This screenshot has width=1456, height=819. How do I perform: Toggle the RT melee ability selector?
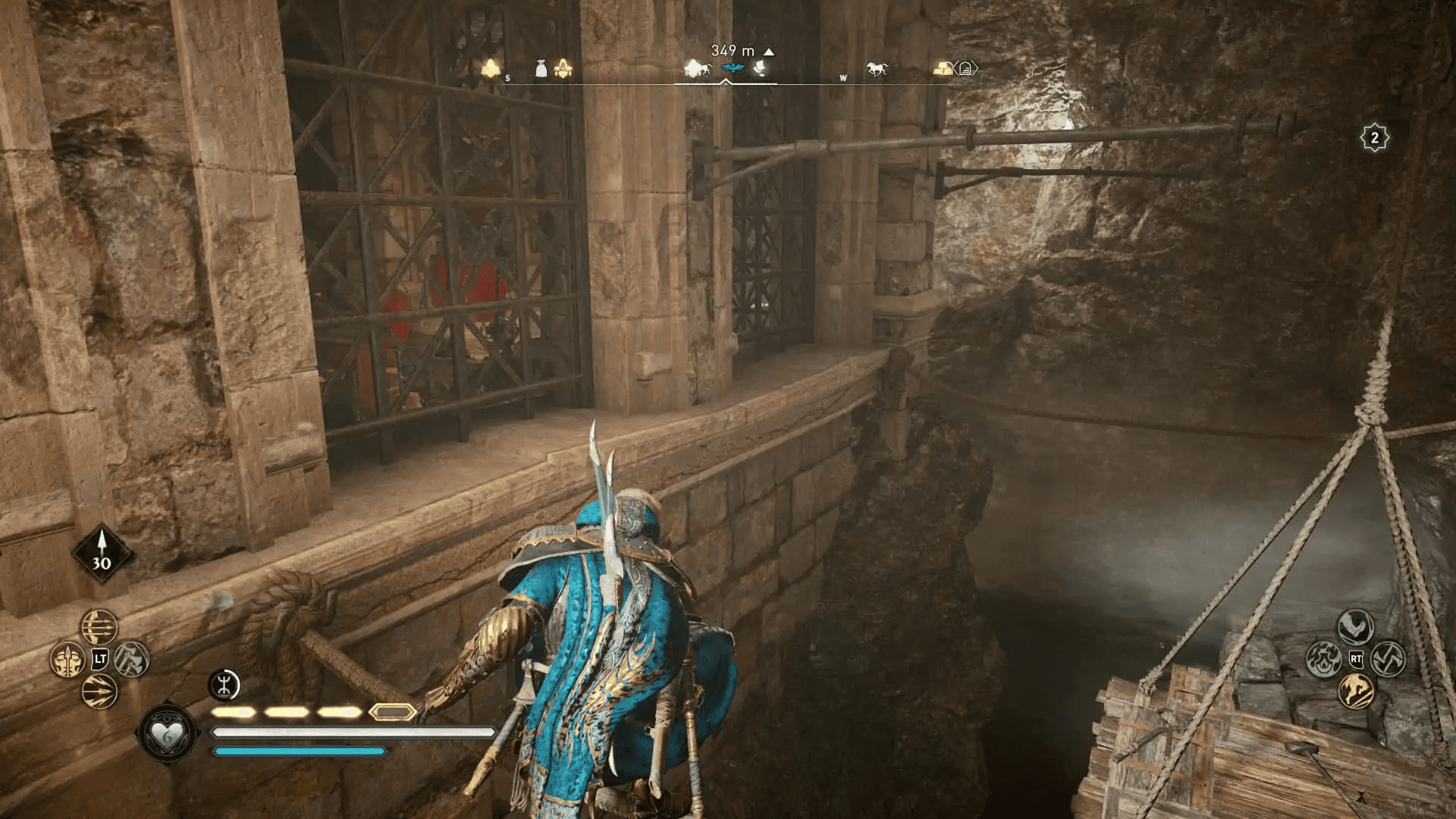click(1357, 658)
